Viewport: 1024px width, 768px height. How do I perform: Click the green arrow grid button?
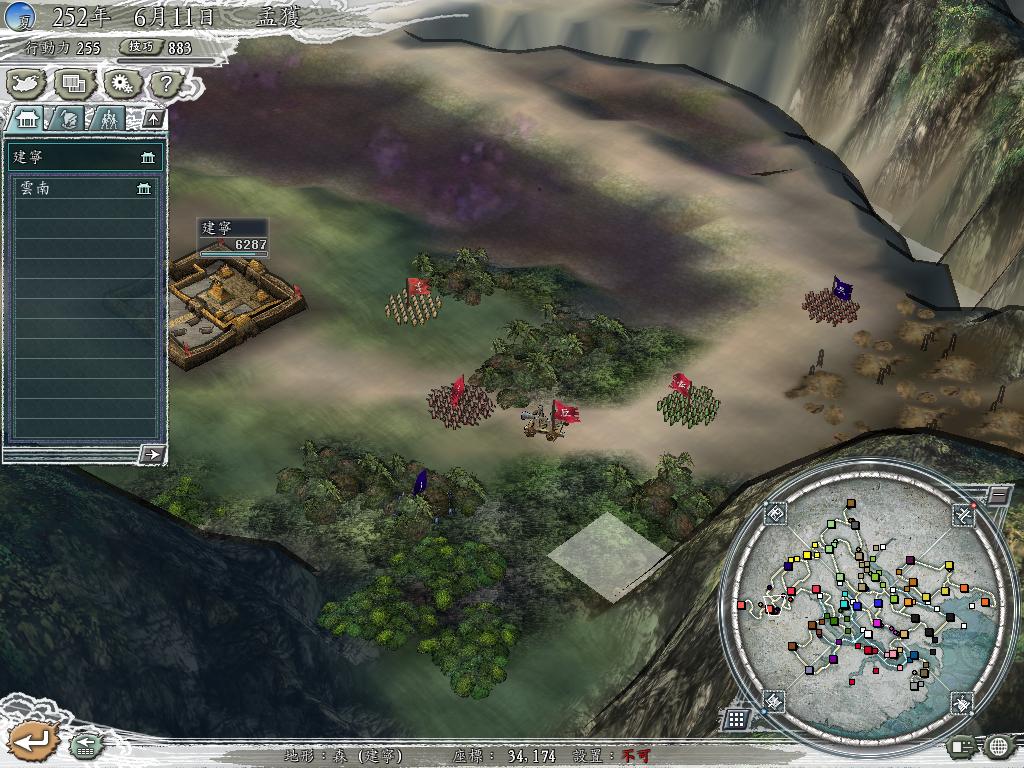pos(84,745)
